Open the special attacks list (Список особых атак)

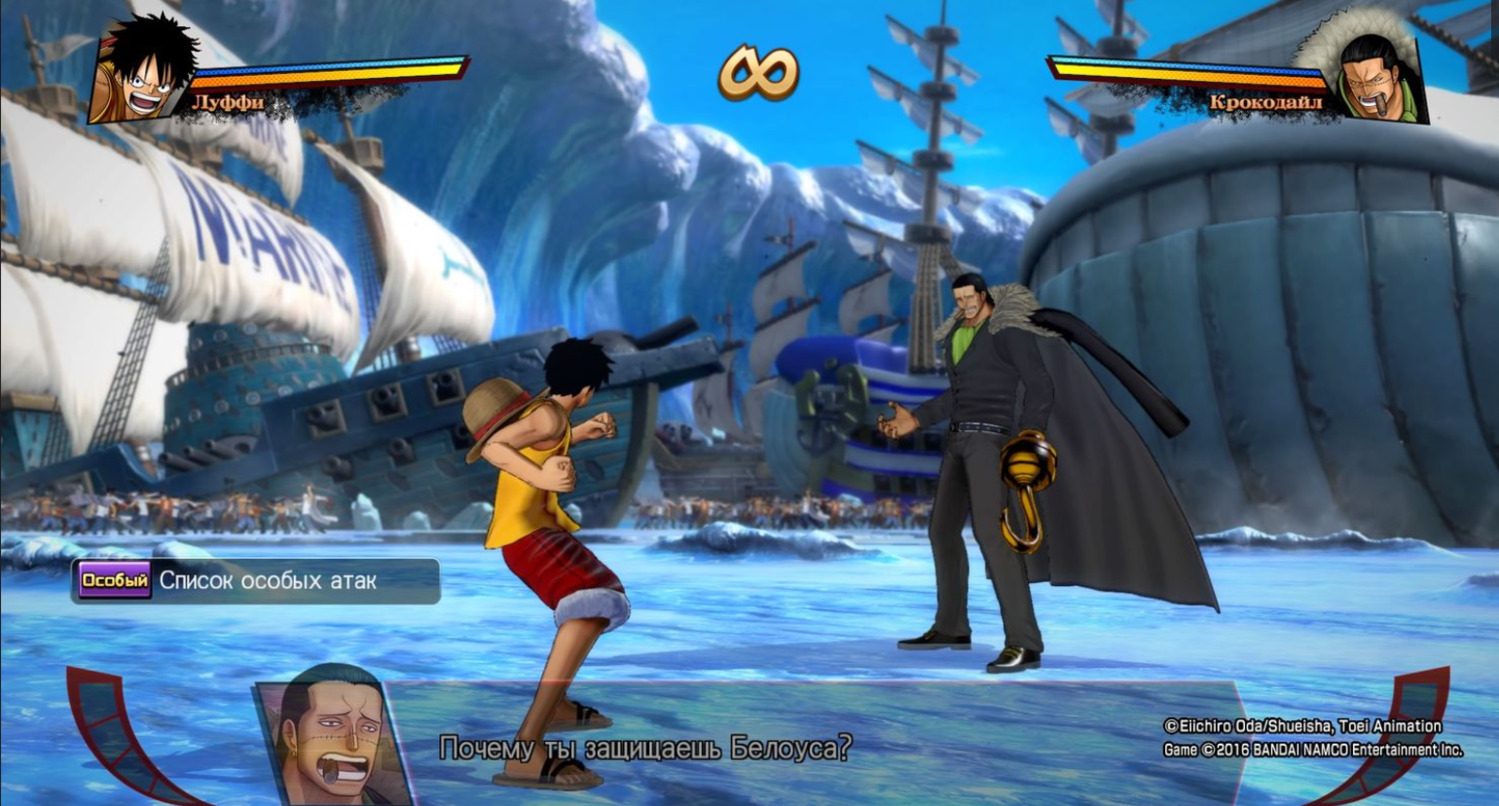[x=256, y=581]
